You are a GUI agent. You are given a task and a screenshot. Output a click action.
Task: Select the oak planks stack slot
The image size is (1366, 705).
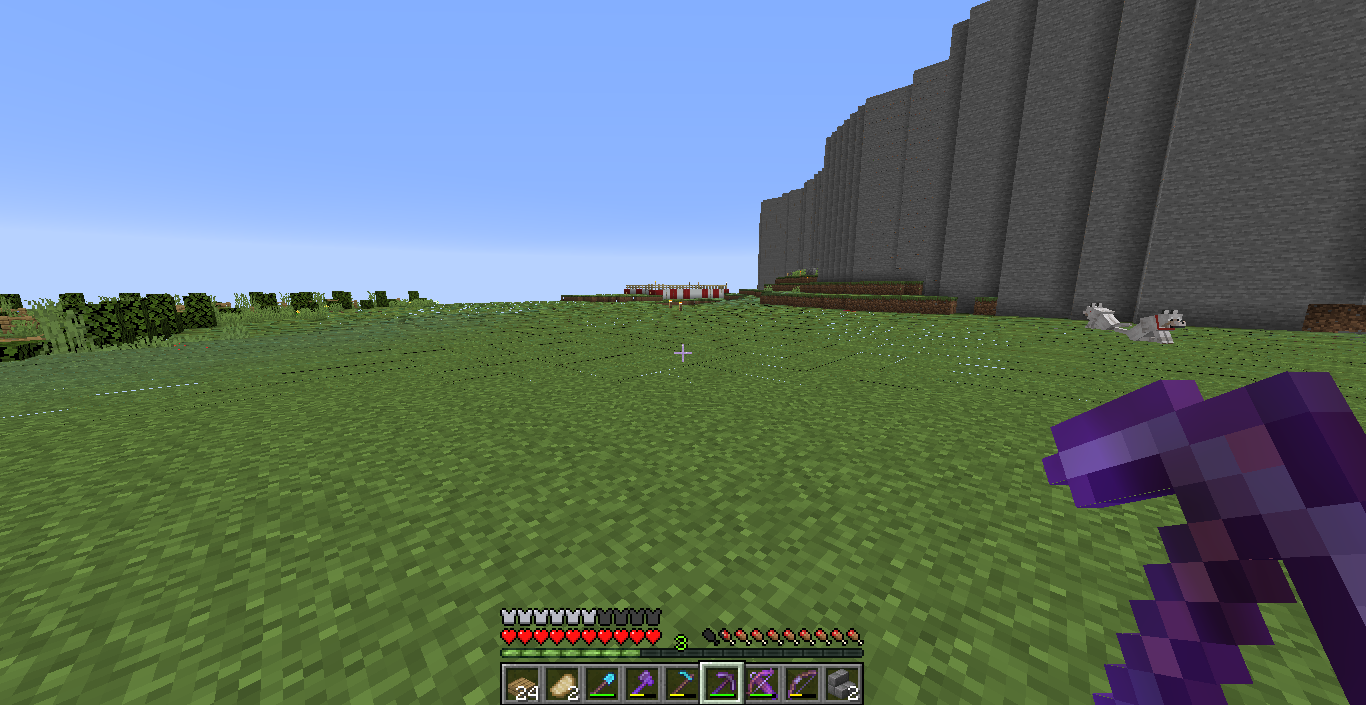[x=522, y=684]
